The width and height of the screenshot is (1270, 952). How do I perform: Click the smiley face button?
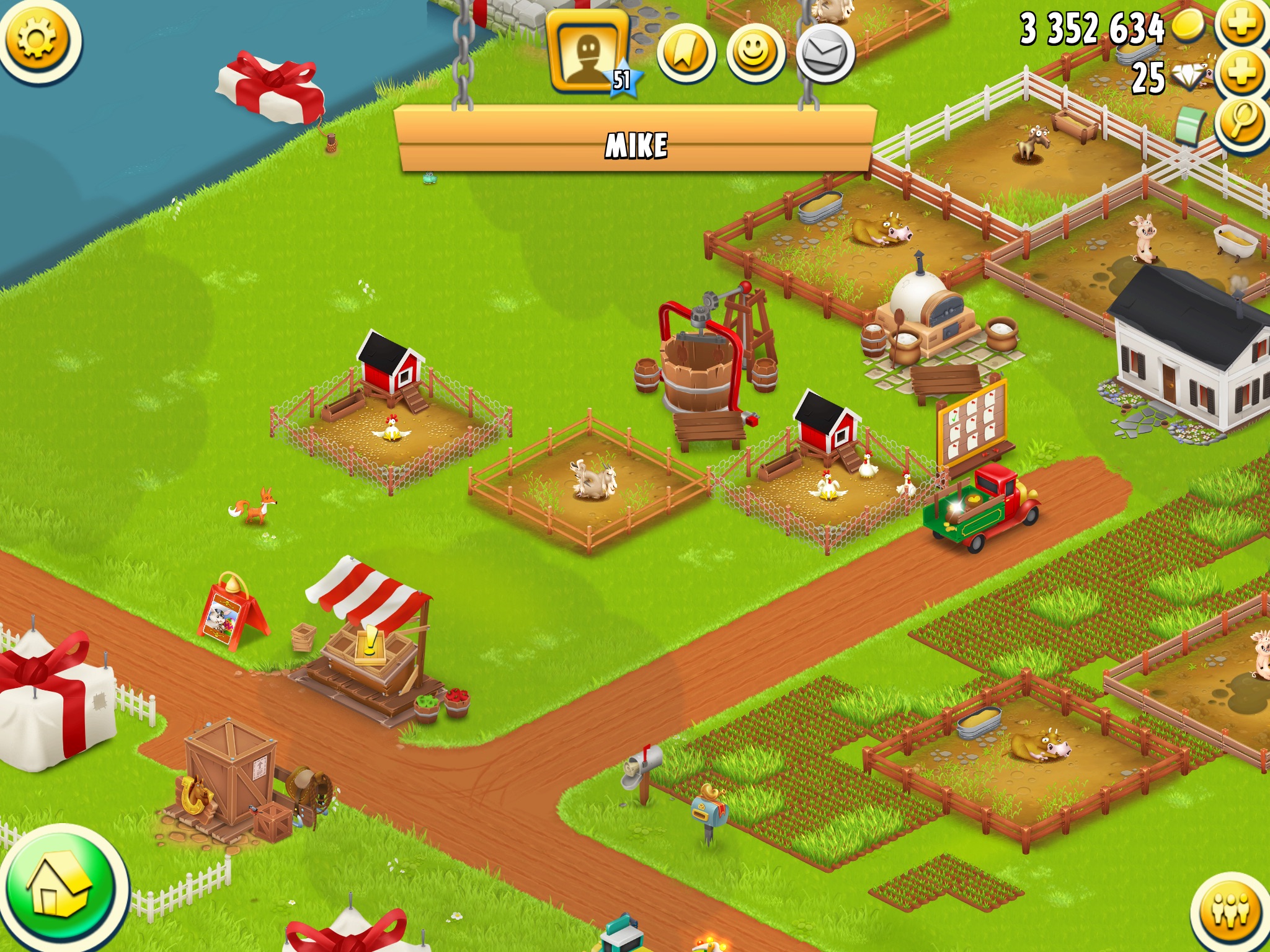tap(755, 55)
